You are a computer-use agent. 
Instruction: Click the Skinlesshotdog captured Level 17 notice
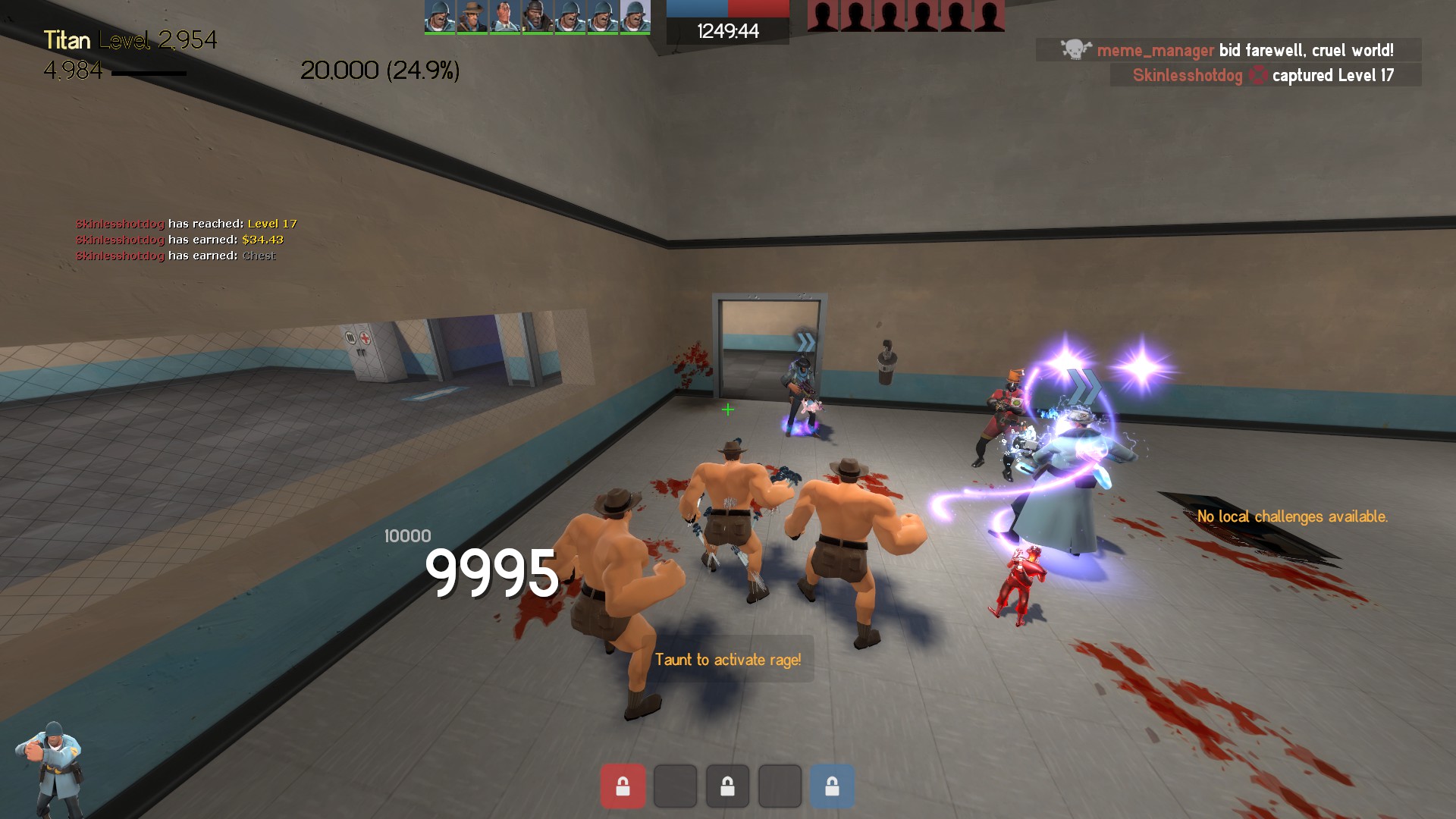pos(1265,75)
